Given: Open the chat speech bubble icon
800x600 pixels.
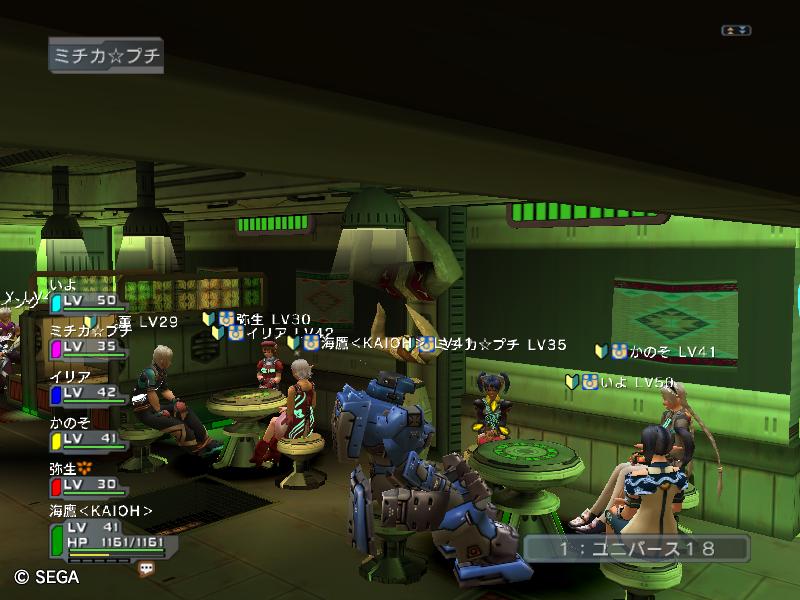Looking at the screenshot, I should pyautogui.click(x=147, y=567).
